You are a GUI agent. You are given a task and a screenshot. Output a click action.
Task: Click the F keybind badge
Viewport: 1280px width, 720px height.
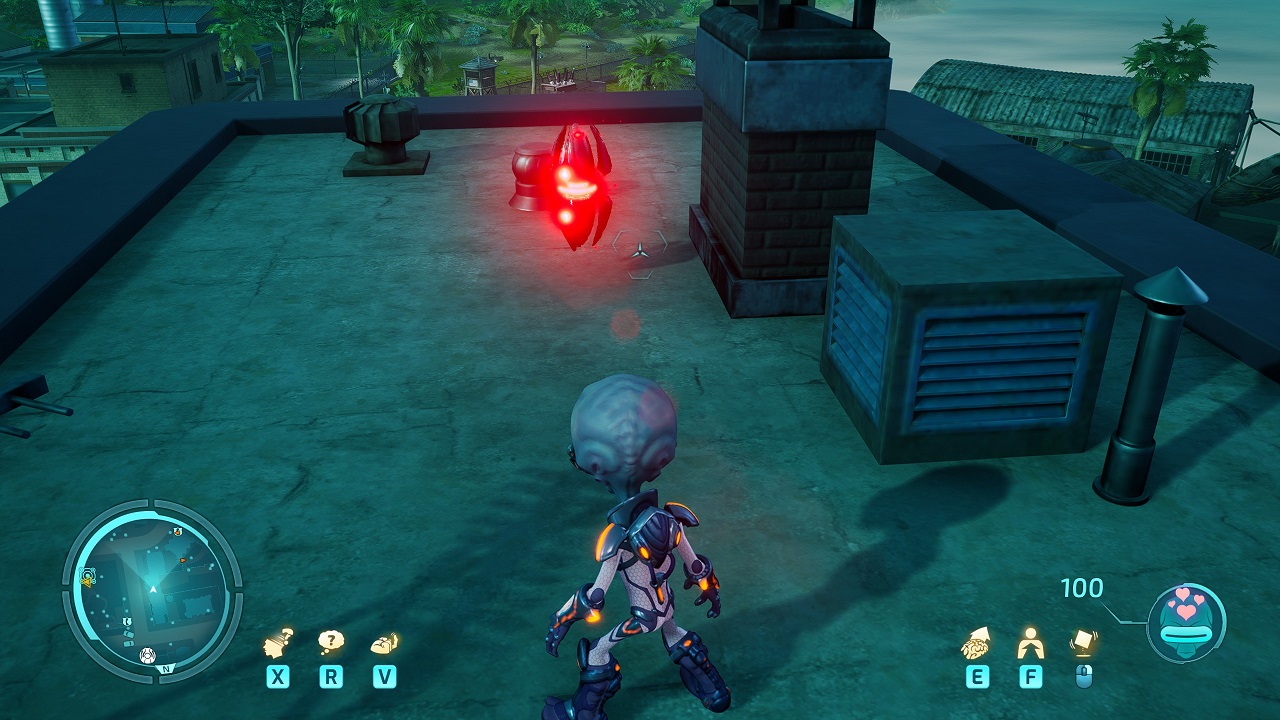point(1029,676)
